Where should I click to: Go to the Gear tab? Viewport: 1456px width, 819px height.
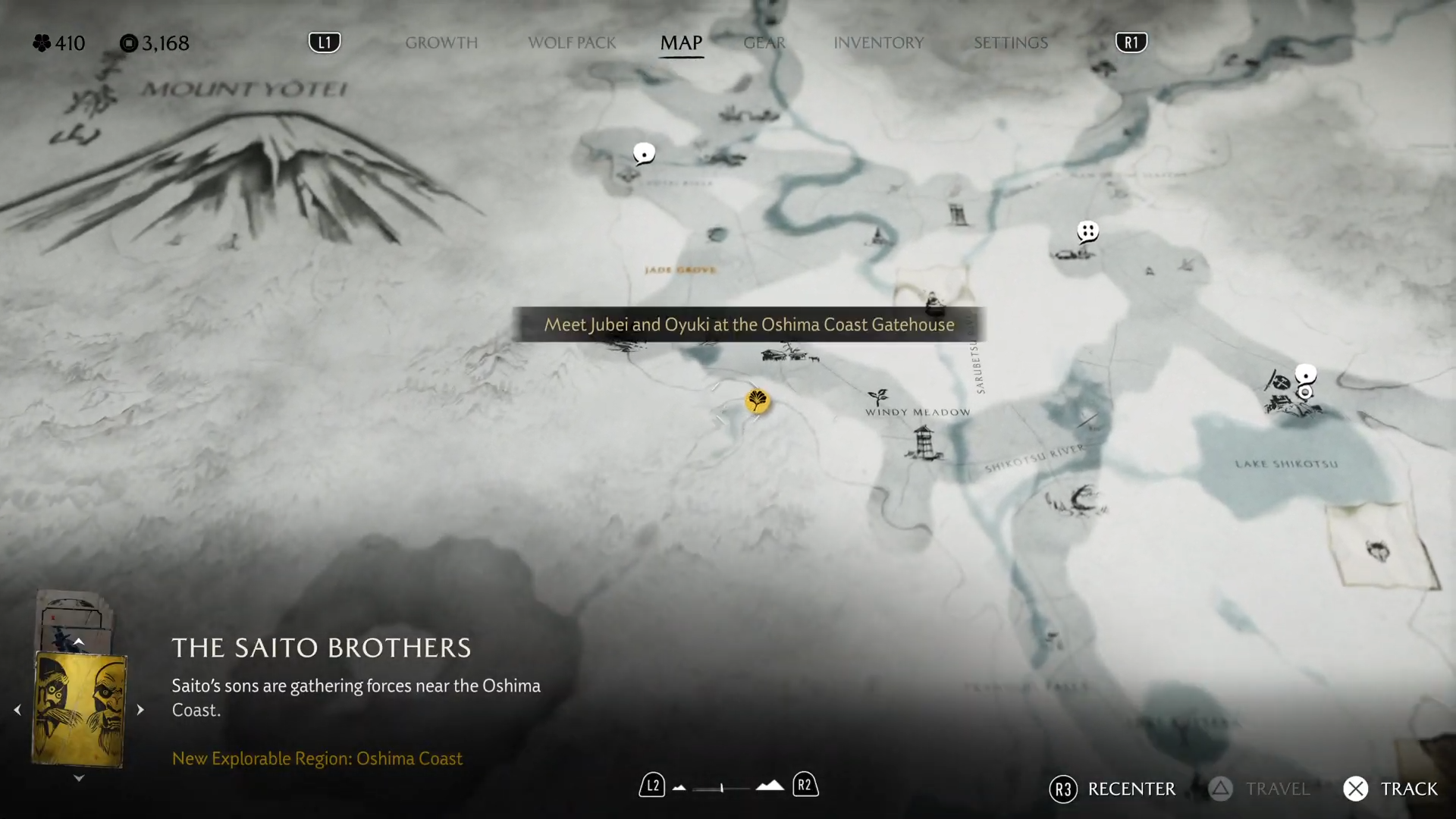pos(764,42)
